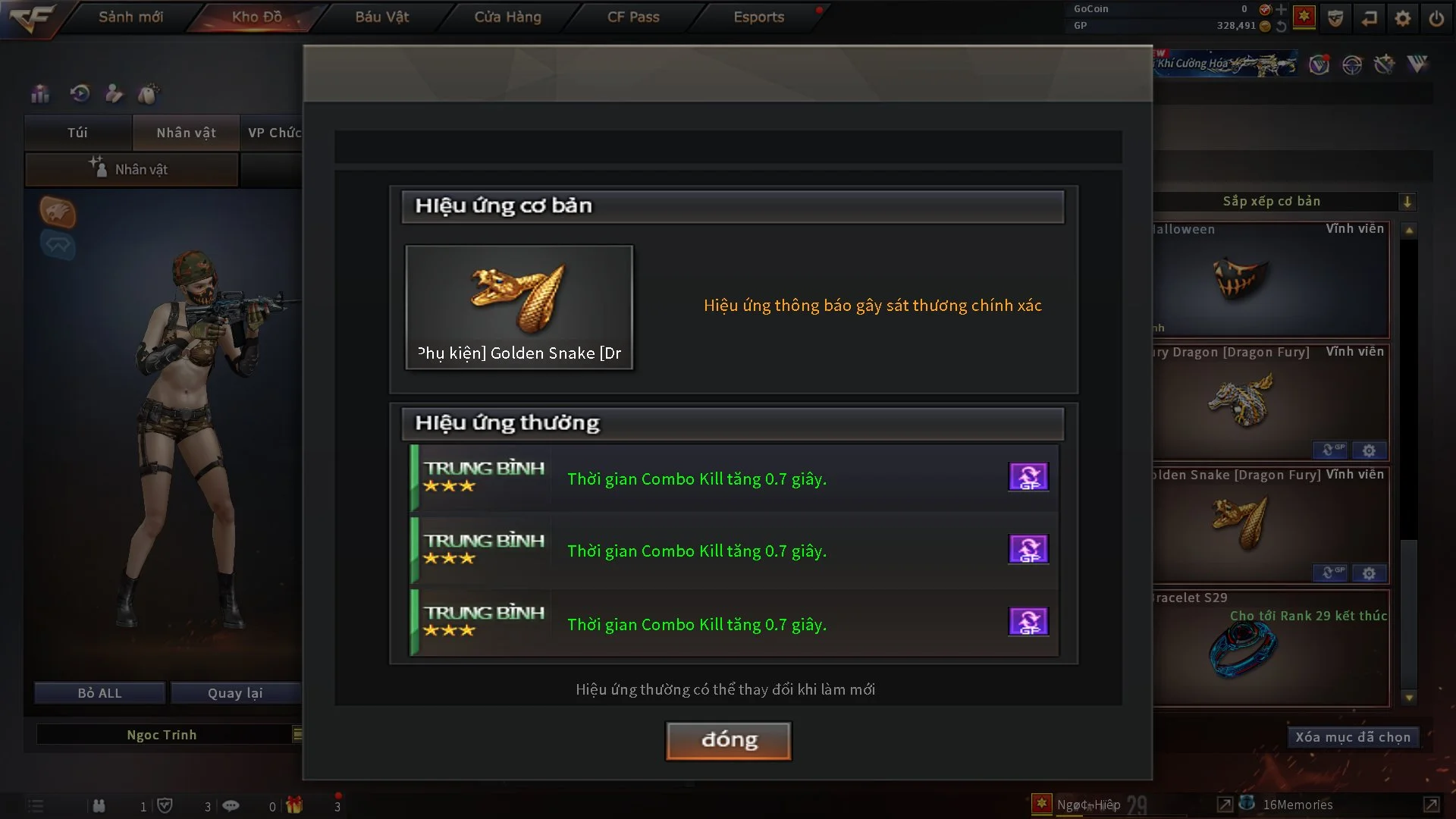Viewport: 1456px width, 819px height.
Task: Click the power exit icon
Action: (1436, 18)
